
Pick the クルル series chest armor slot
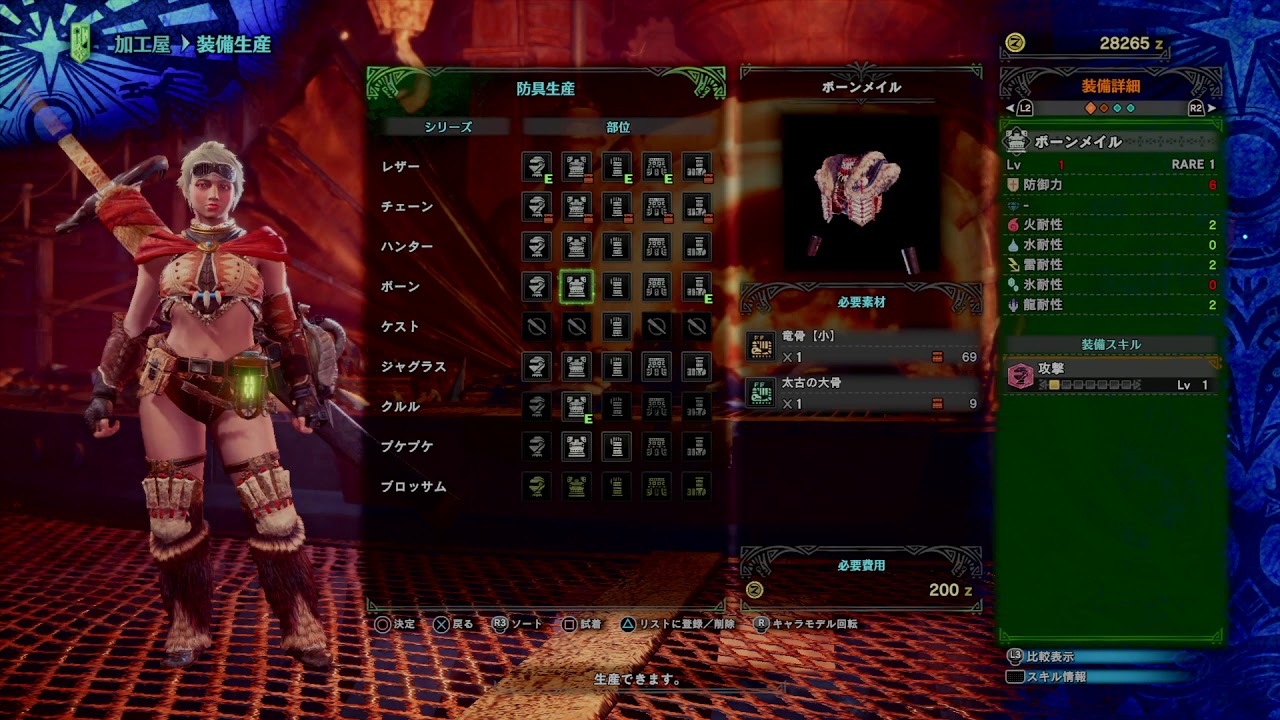577,407
